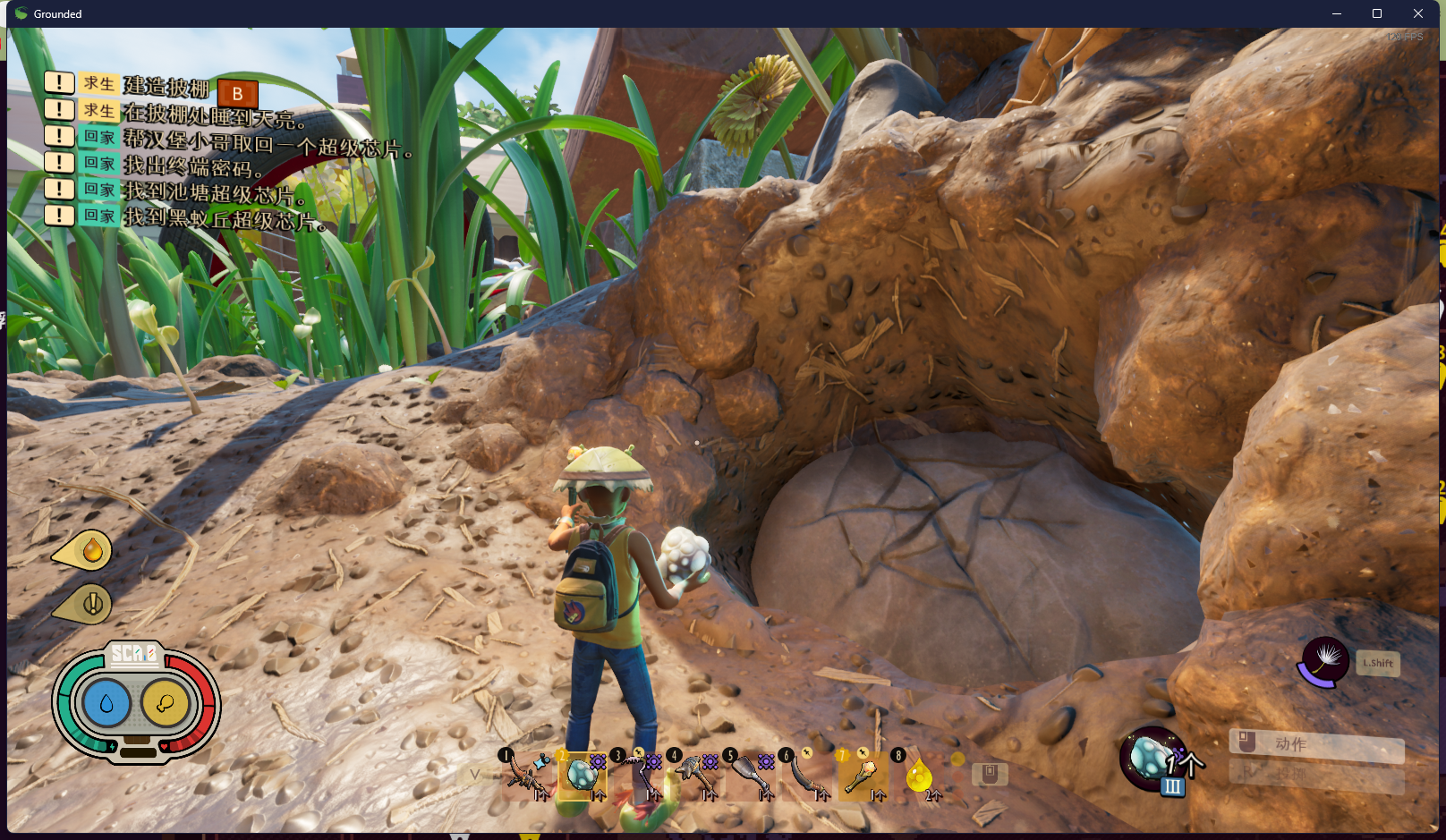
Task: Click the amber droplet status marker
Action: coord(90,551)
